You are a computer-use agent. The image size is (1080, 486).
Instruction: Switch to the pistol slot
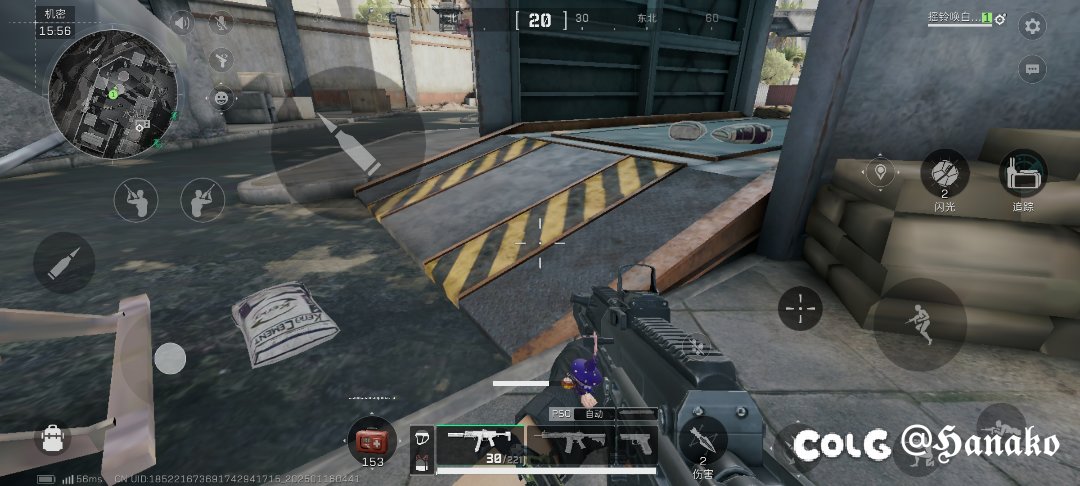click(x=634, y=442)
